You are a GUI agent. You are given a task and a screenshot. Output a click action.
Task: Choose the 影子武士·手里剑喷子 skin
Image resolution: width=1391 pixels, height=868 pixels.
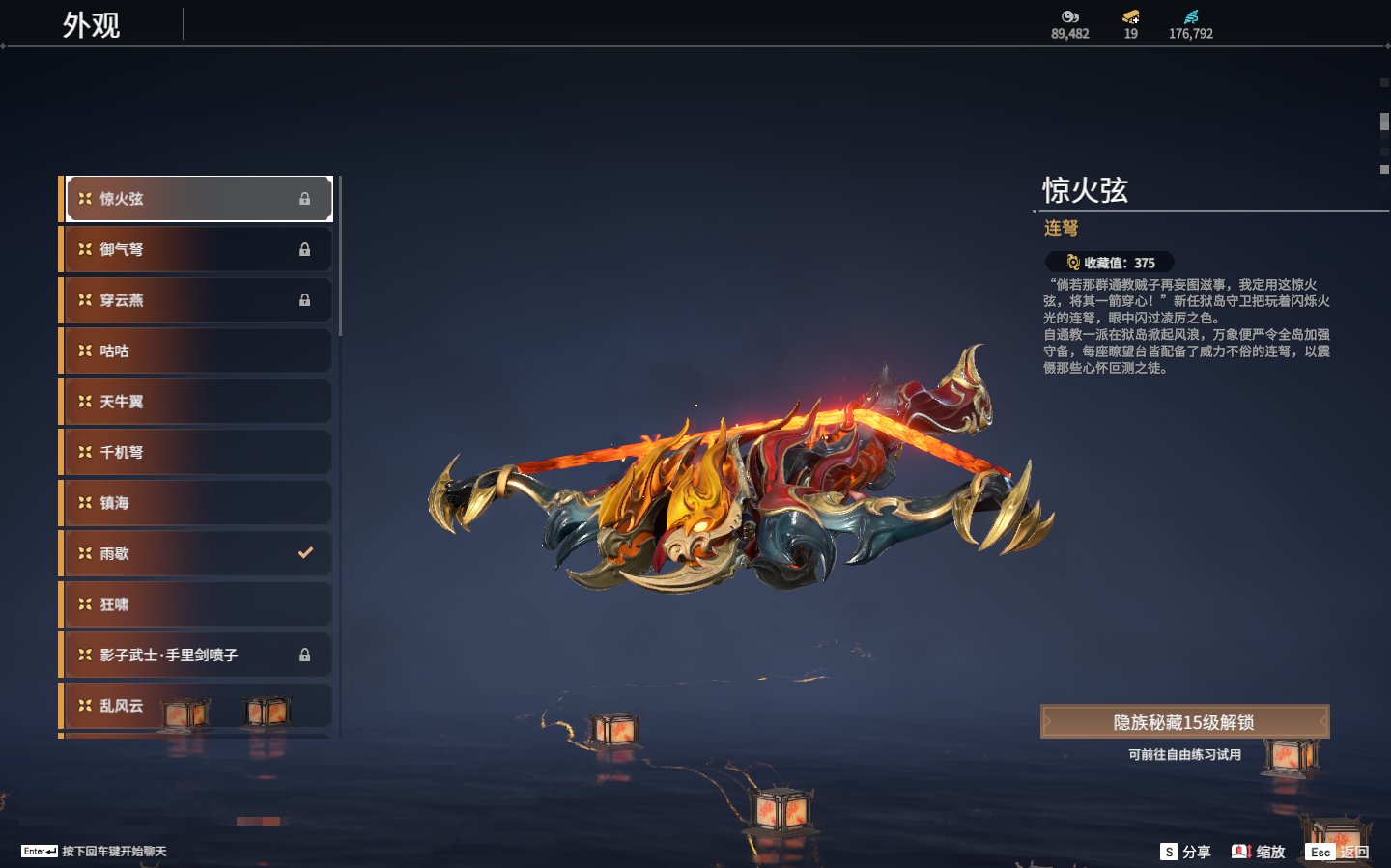pos(198,655)
